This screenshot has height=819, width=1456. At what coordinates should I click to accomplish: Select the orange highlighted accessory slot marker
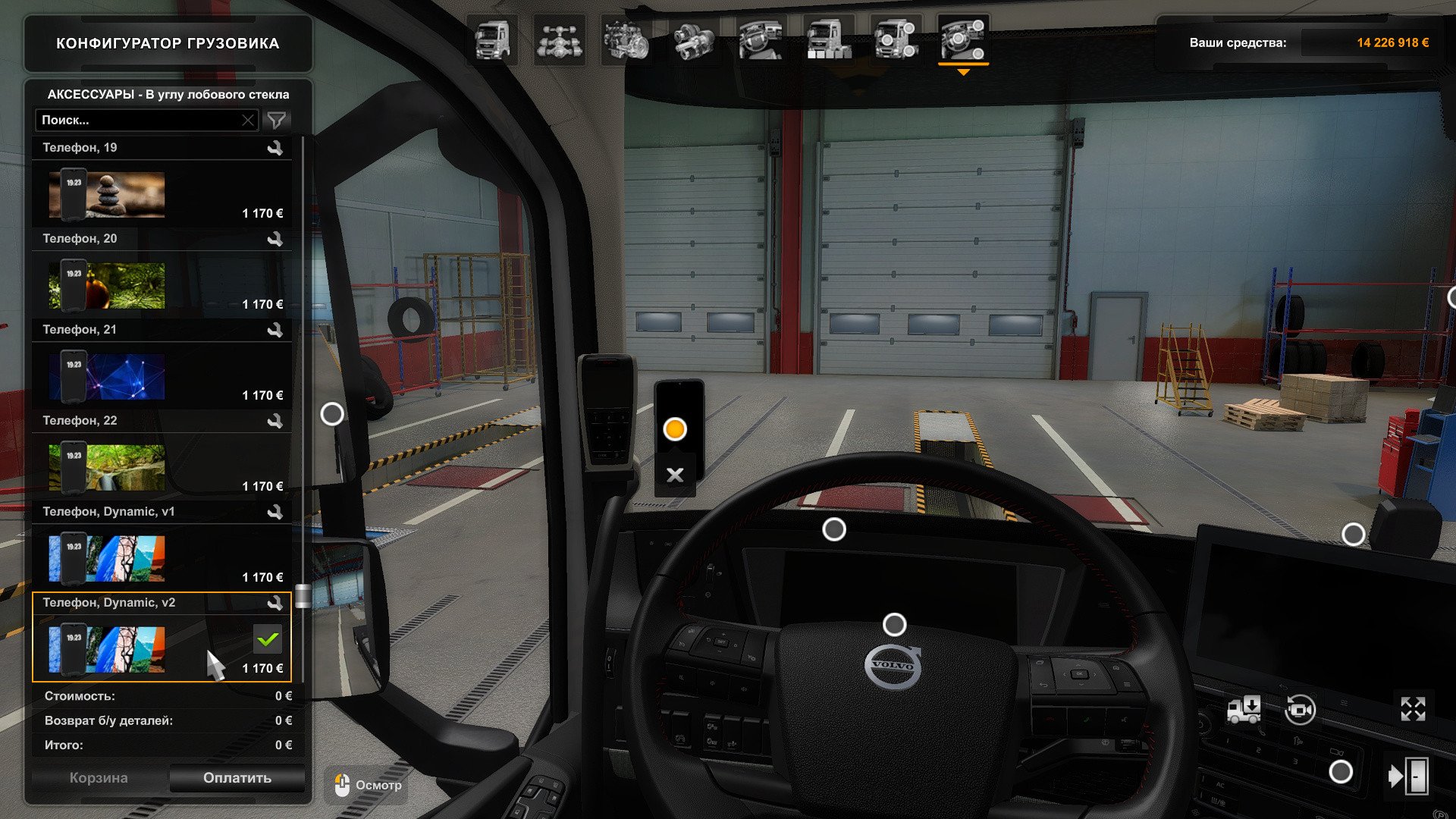[675, 429]
